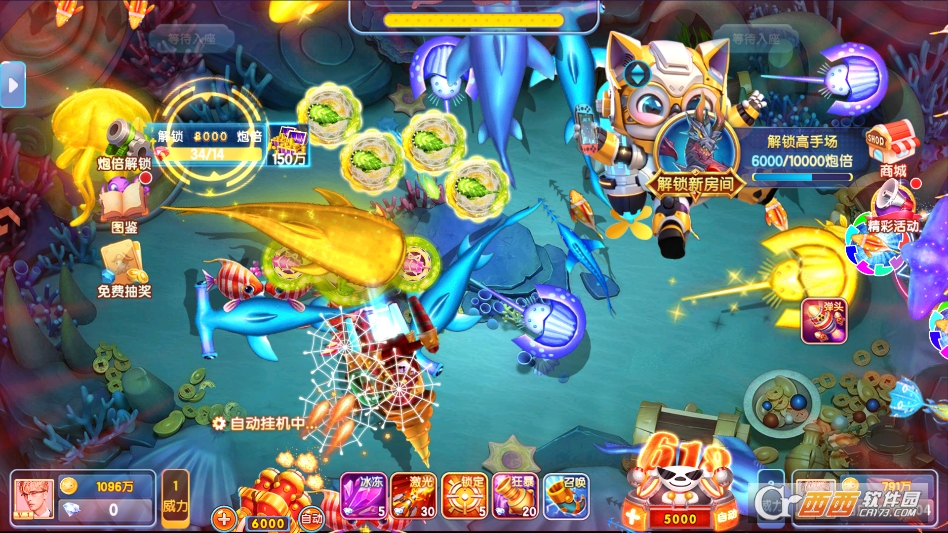
Task: Toggle the 自动 auto-fire button beside 6000
Action: coord(311,519)
